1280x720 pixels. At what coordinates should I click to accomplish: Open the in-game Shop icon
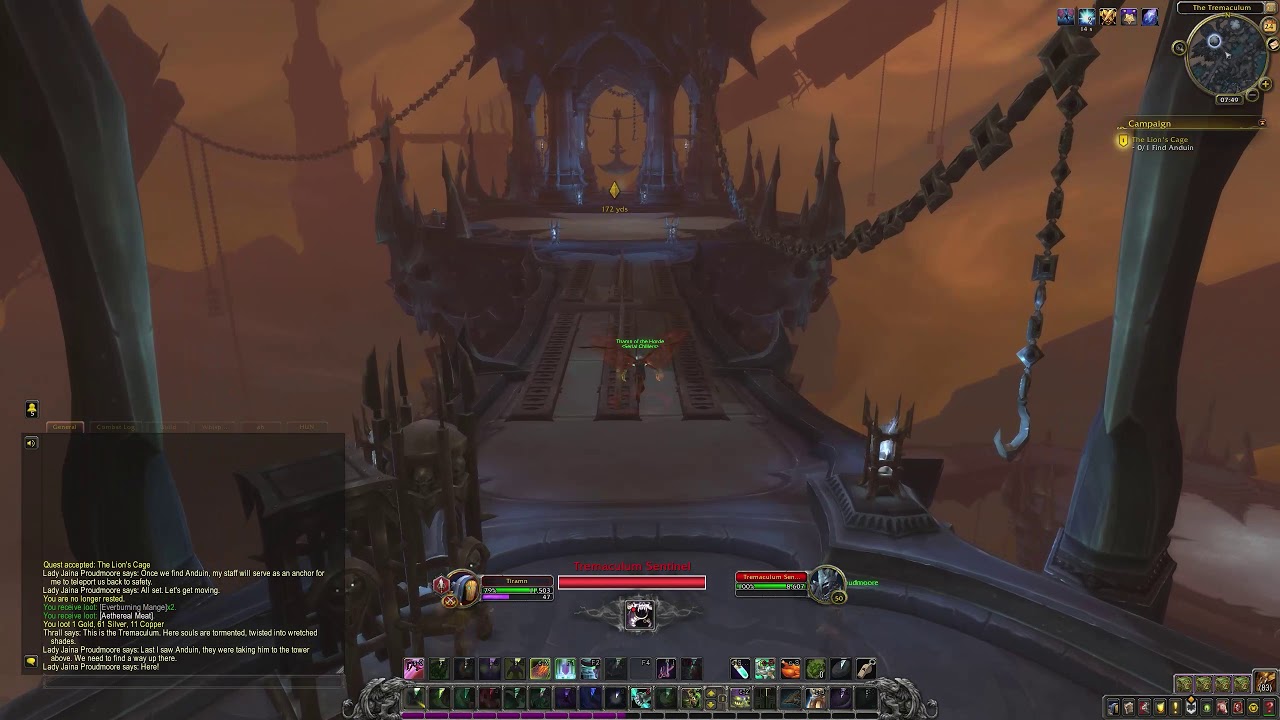coord(1252,707)
